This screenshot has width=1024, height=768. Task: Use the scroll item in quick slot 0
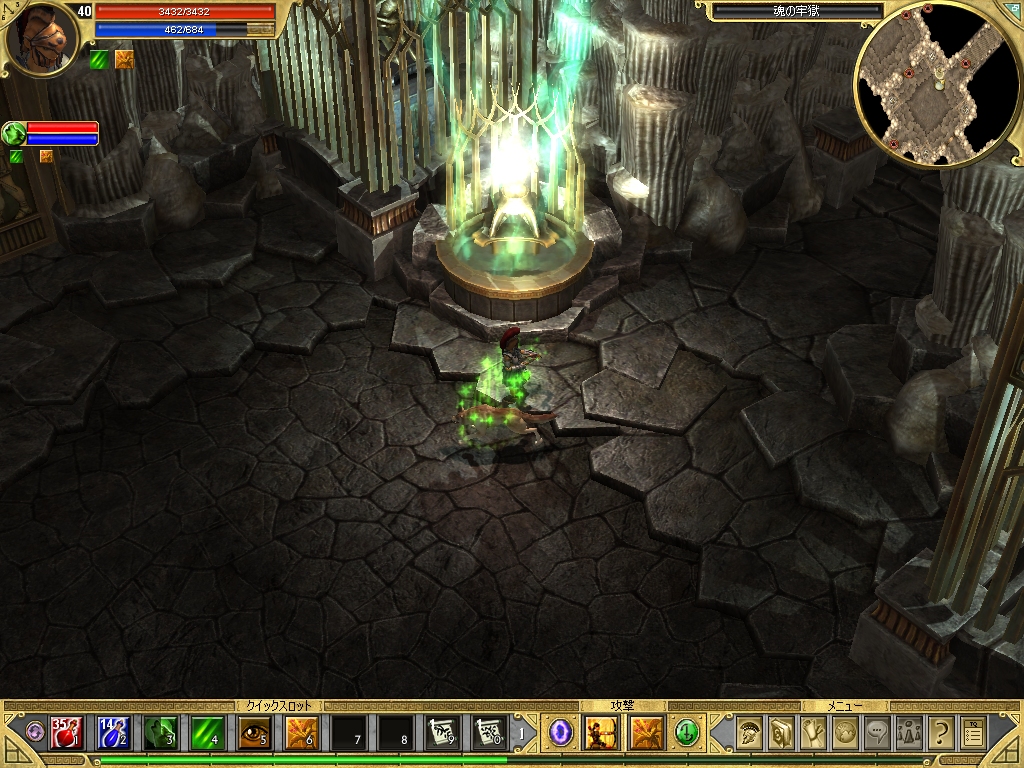[x=489, y=733]
